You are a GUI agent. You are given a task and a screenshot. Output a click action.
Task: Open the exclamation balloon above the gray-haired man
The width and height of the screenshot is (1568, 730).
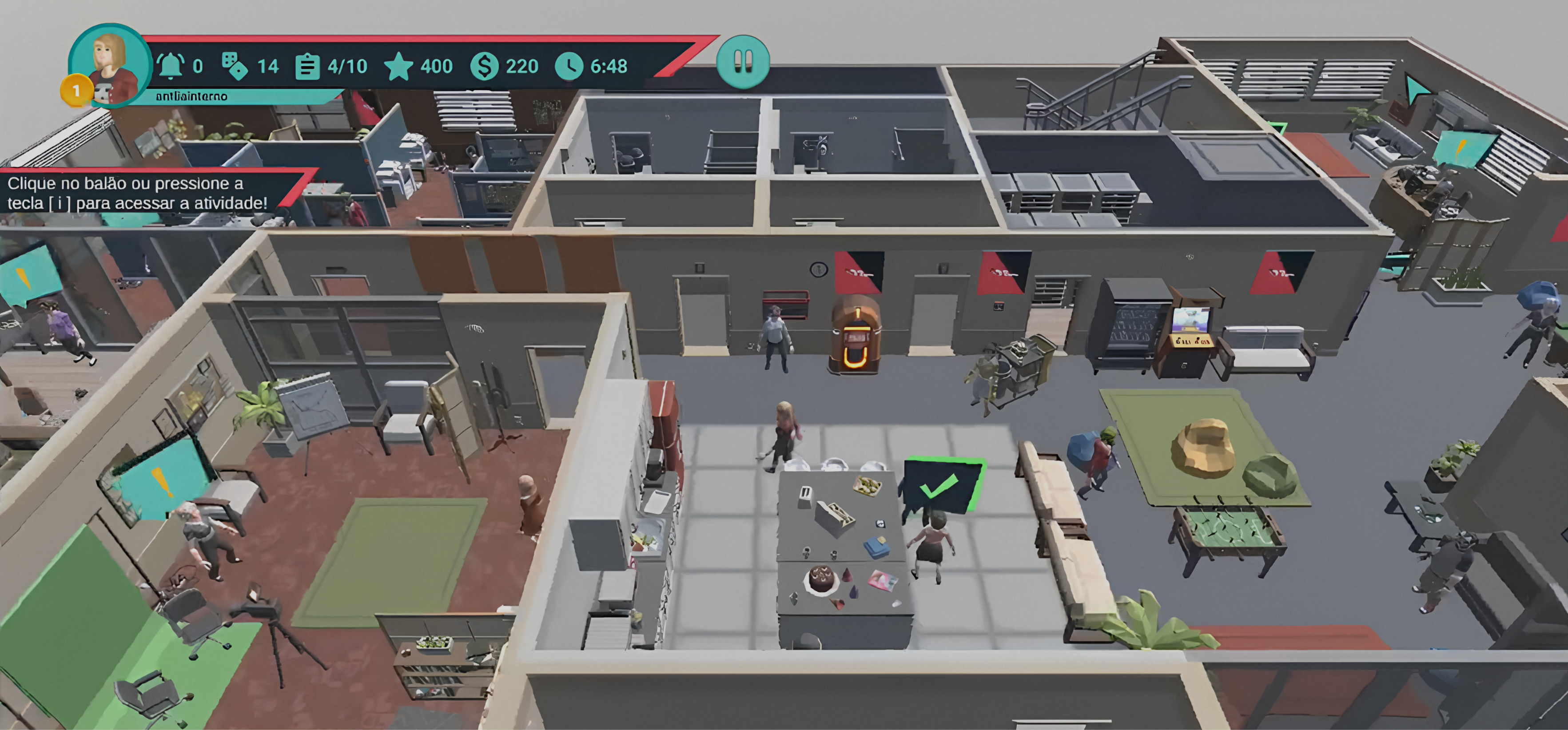pyautogui.click(x=159, y=480)
